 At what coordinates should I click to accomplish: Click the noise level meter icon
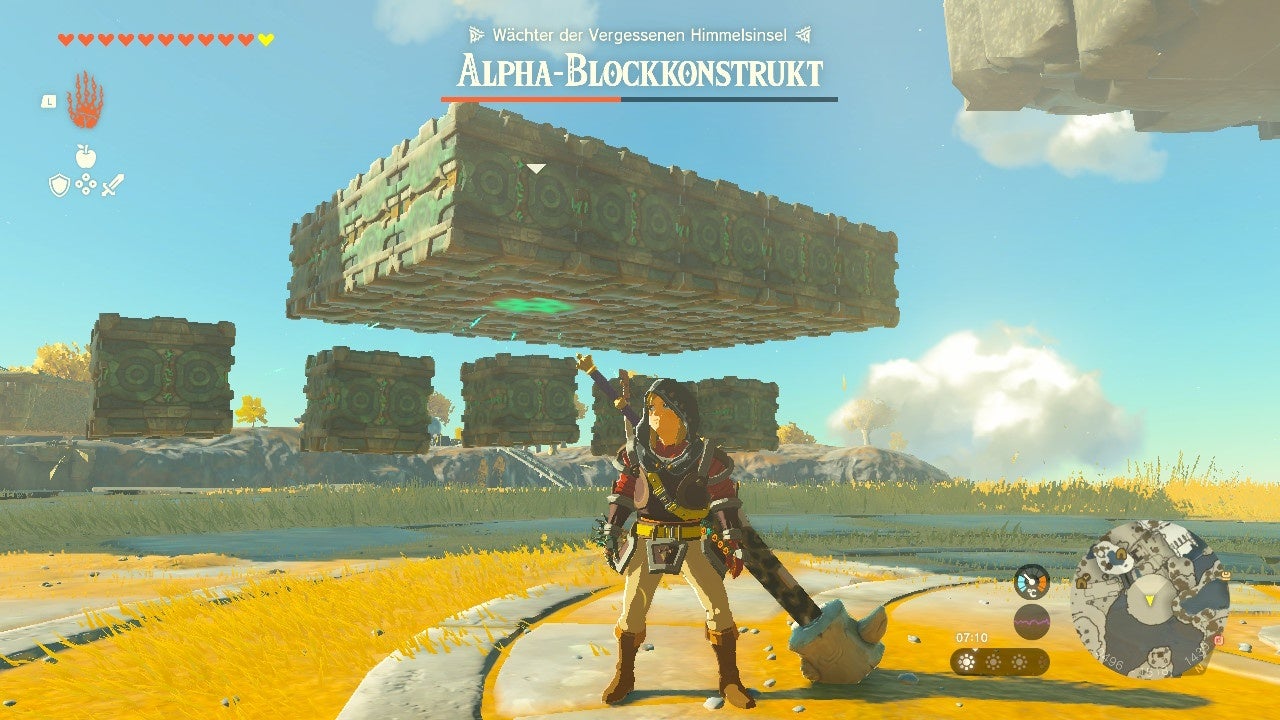(1032, 621)
